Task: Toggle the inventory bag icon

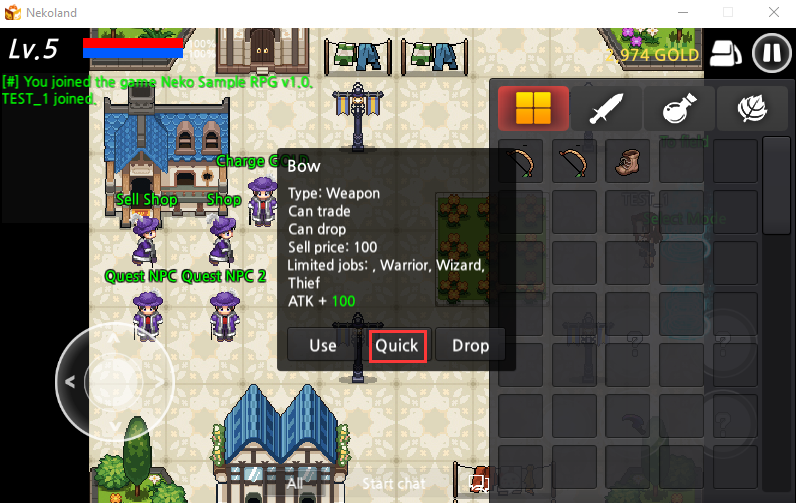Action: click(727, 53)
